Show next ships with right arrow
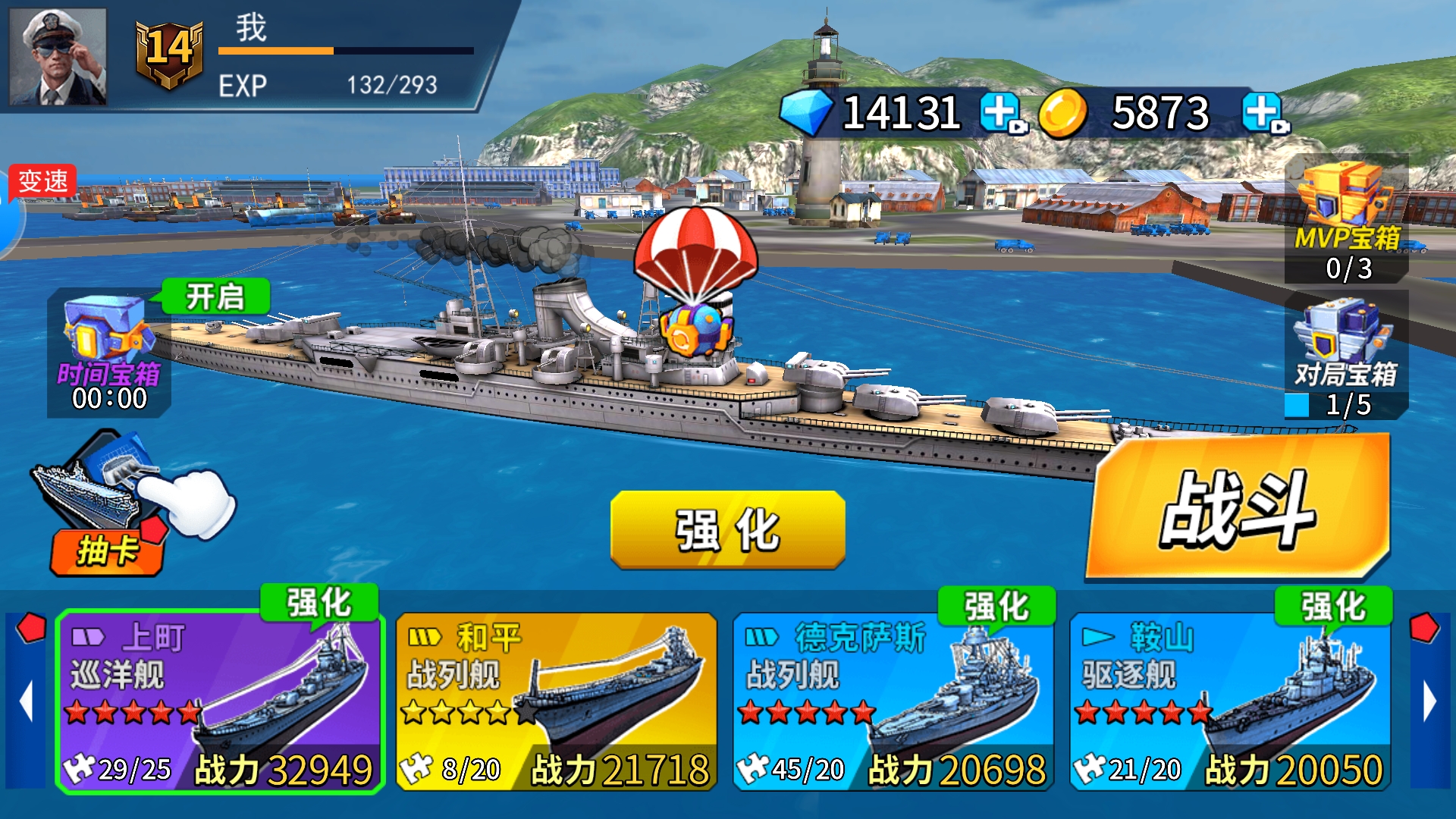This screenshot has height=819, width=1456. pyautogui.click(x=1429, y=701)
